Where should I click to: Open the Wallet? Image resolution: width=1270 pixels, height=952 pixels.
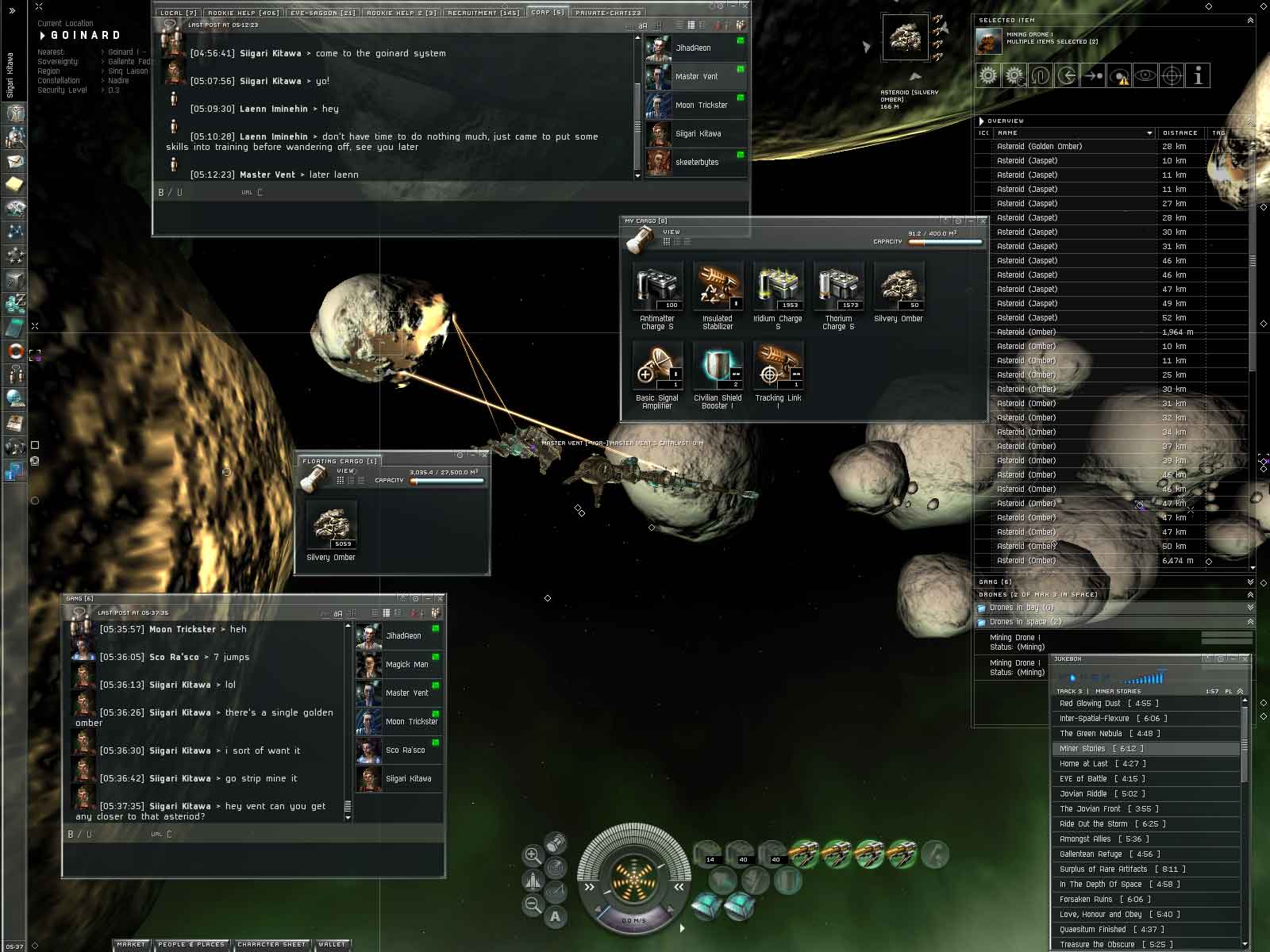click(332, 945)
